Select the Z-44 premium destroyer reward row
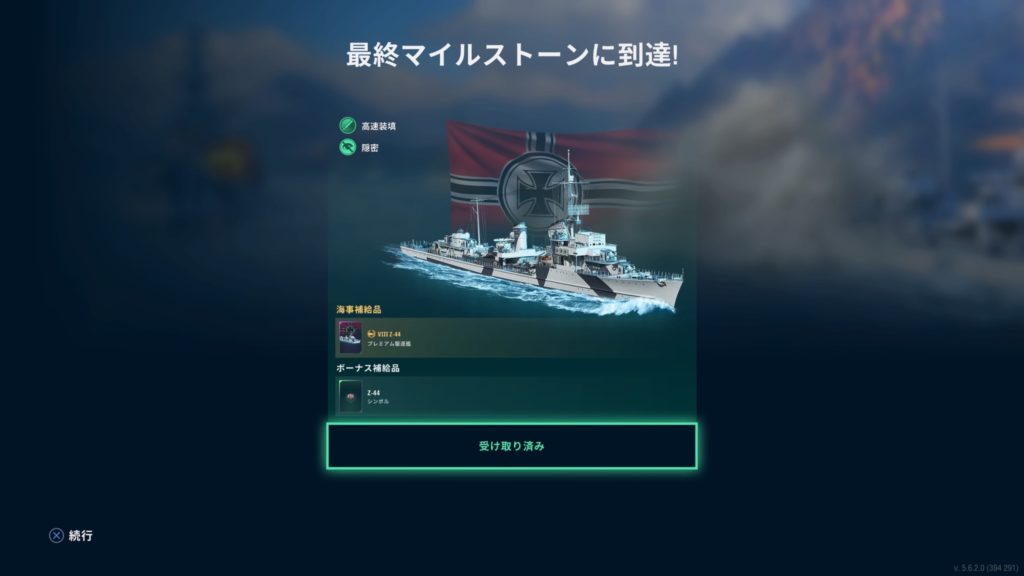The width and height of the screenshot is (1024, 576). (515, 338)
